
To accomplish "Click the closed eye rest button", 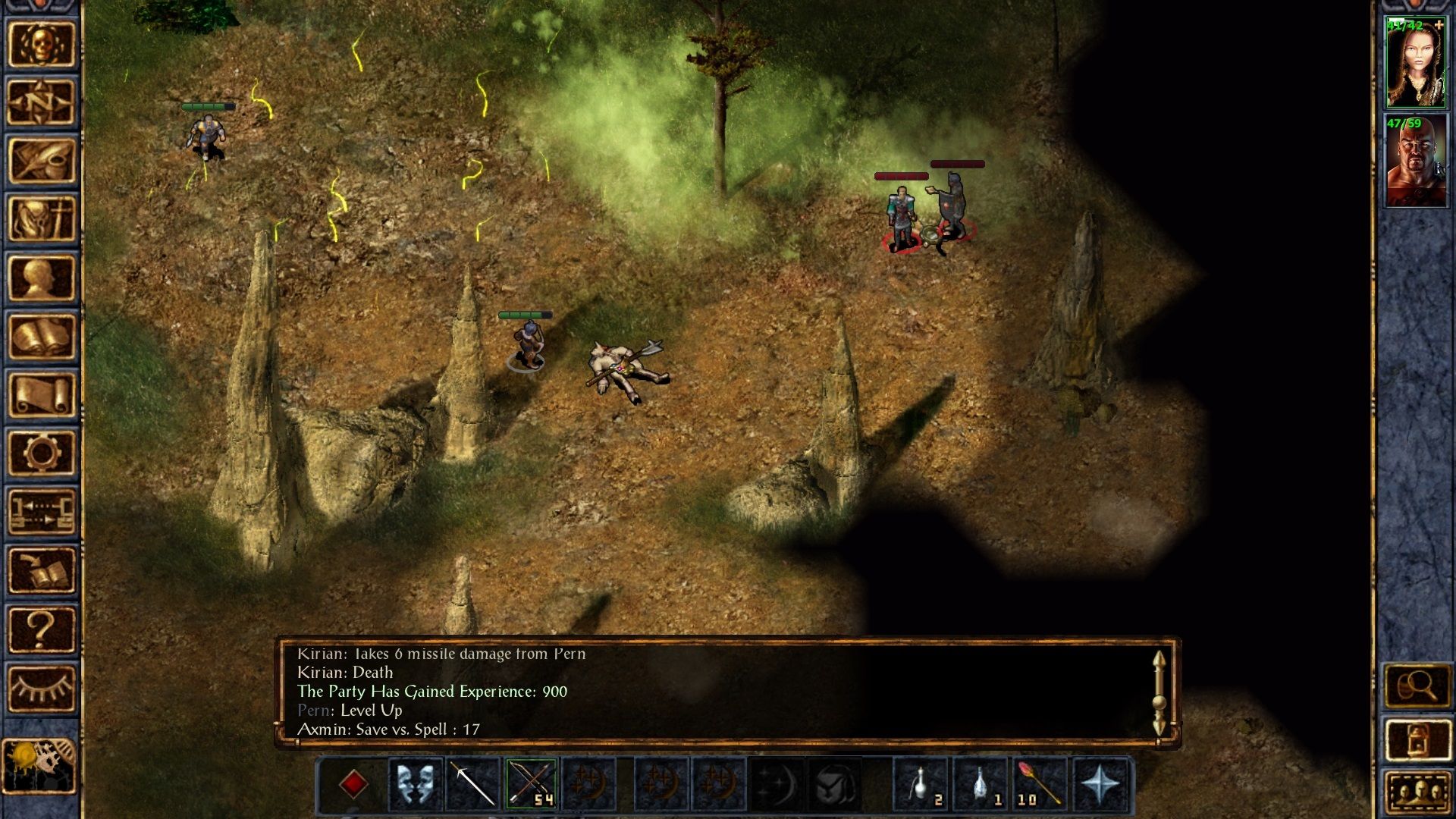I will pyautogui.click(x=41, y=688).
